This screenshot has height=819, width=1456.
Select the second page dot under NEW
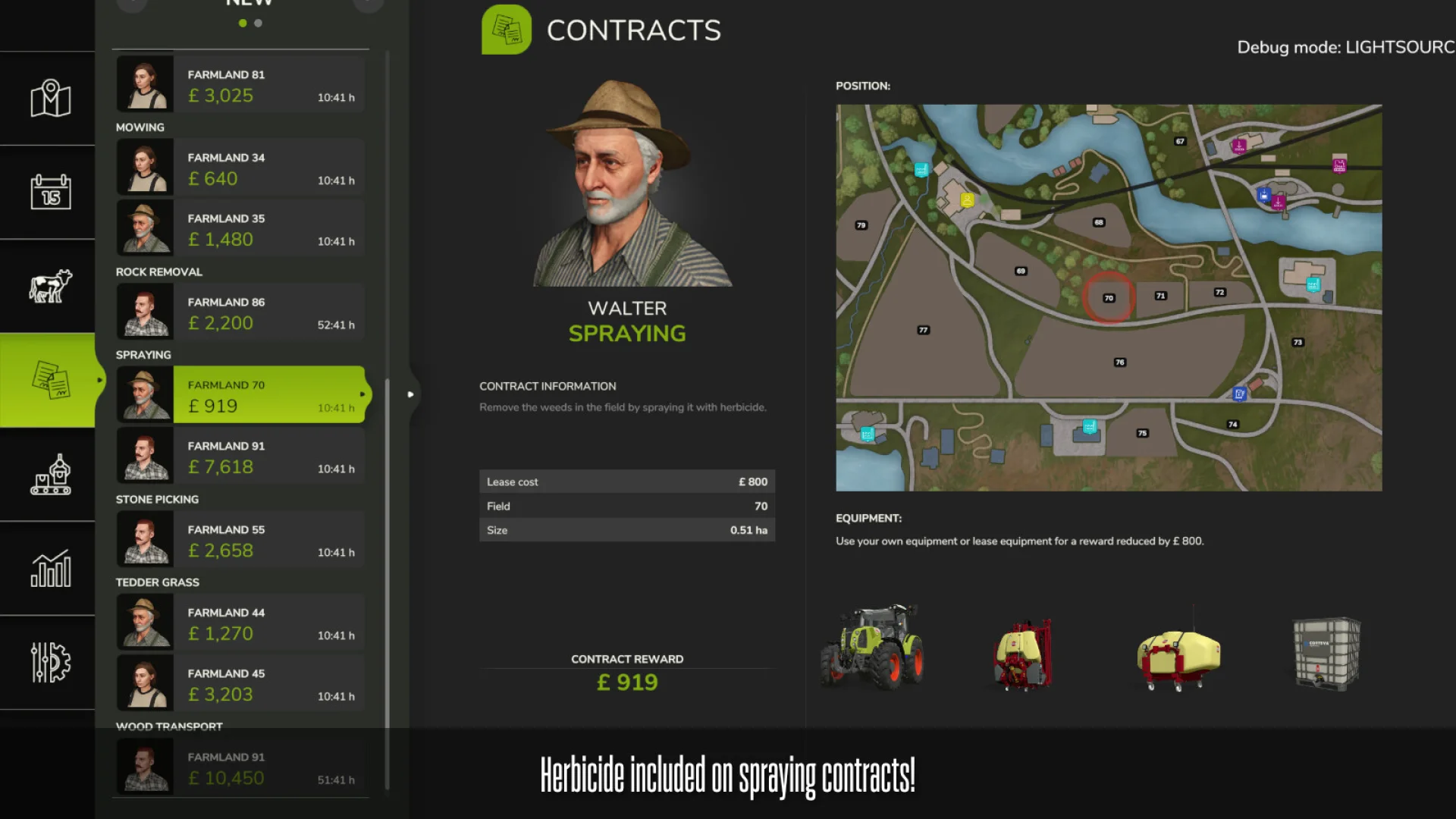click(257, 23)
